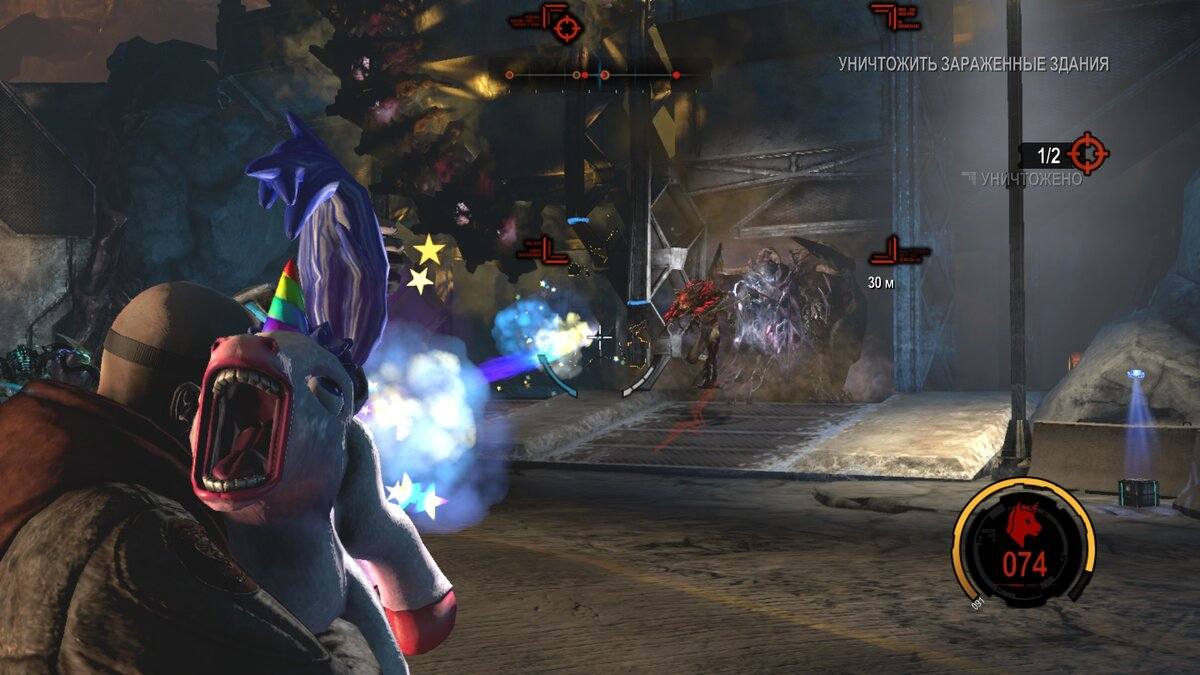This screenshot has height=675, width=1200.
Task: Click the compass bar with red dots
Action: tap(600, 74)
